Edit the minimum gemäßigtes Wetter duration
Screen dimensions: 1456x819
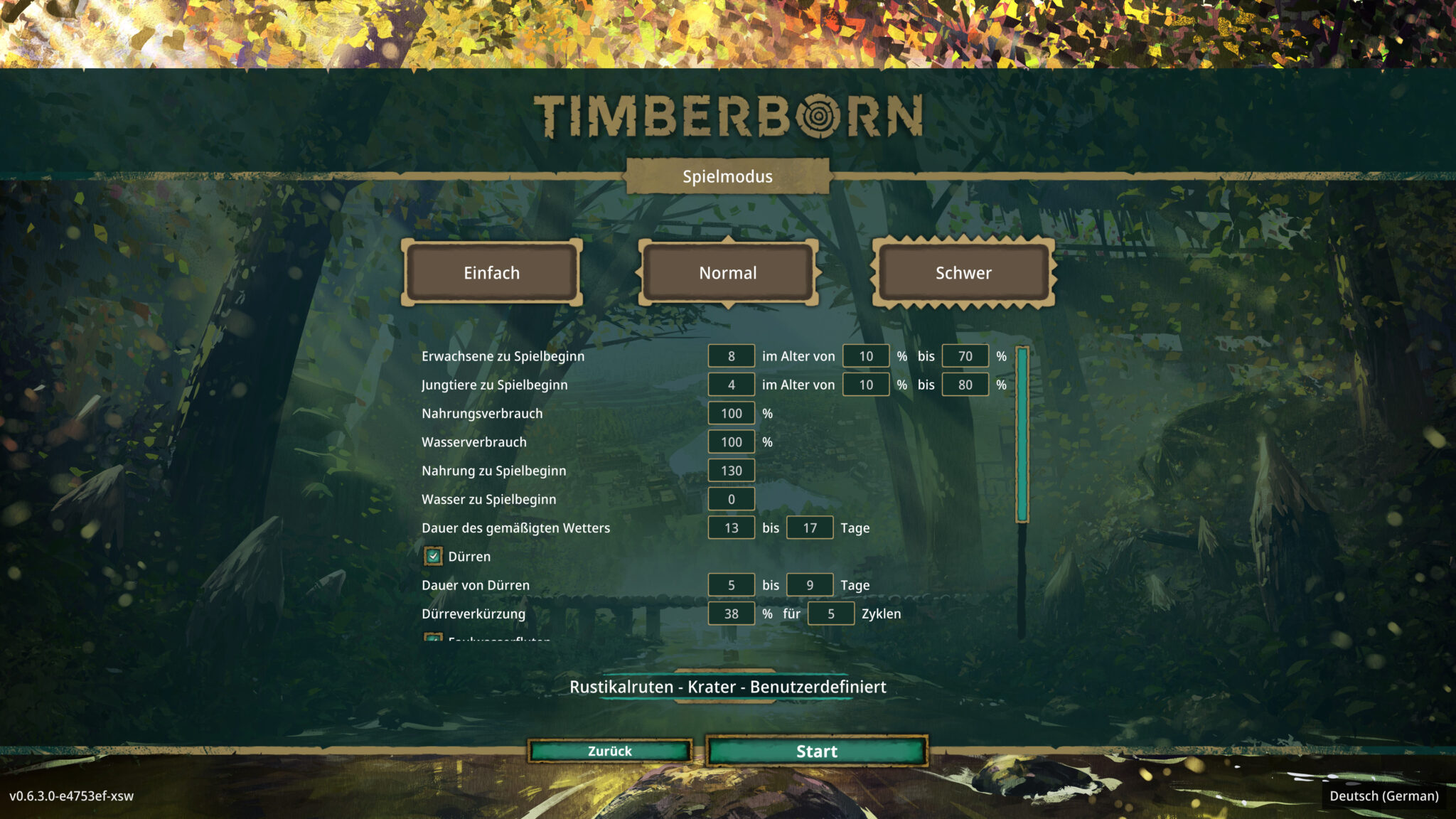click(x=731, y=528)
